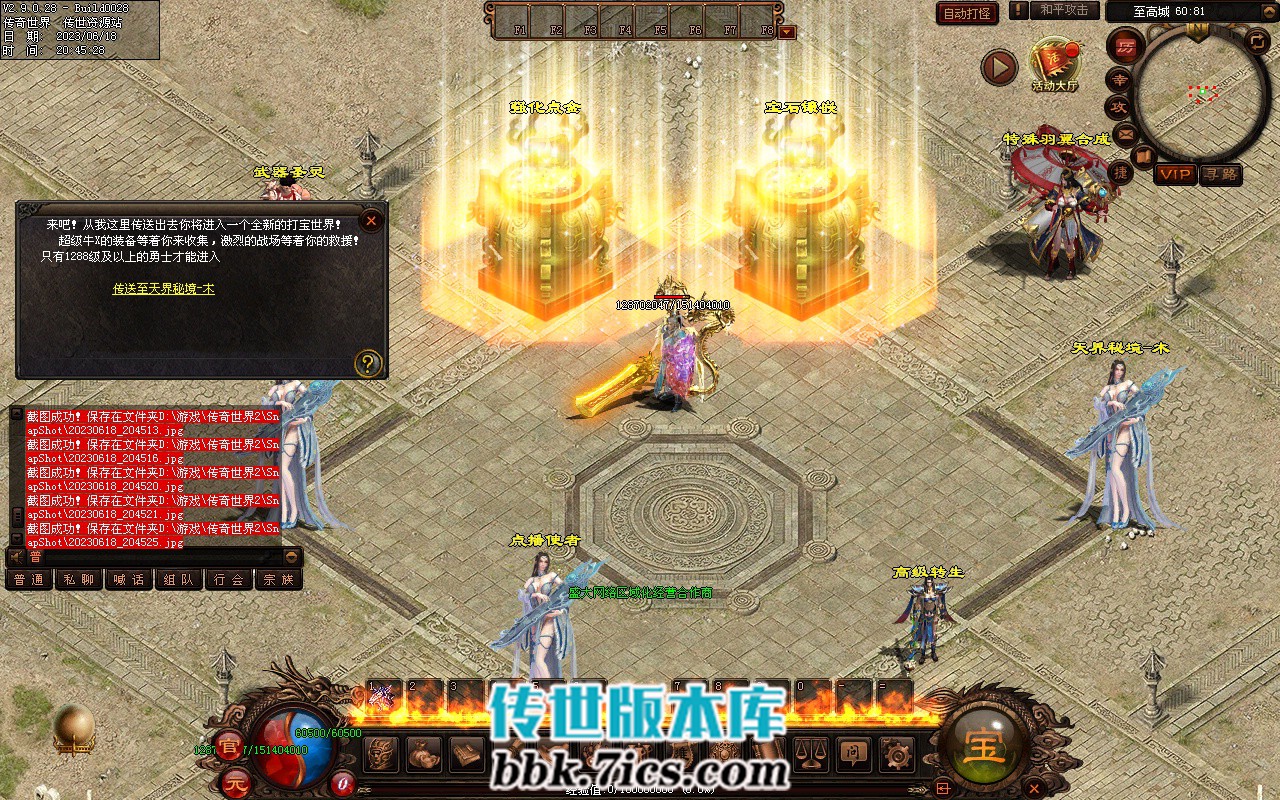
Task: Open the gear settings icon
Action: click(897, 754)
